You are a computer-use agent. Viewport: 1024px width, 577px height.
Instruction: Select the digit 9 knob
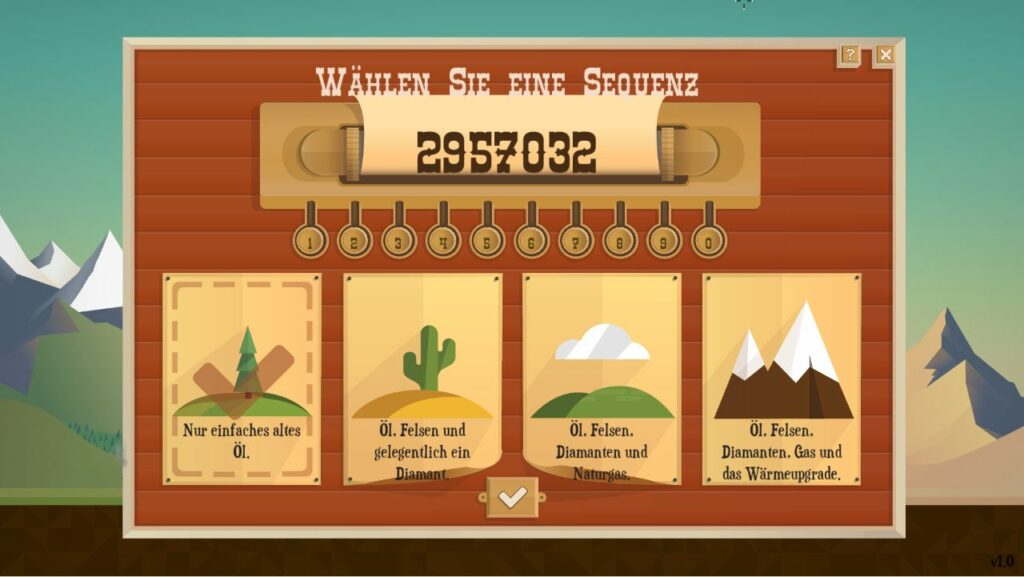(x=664, y=241)
